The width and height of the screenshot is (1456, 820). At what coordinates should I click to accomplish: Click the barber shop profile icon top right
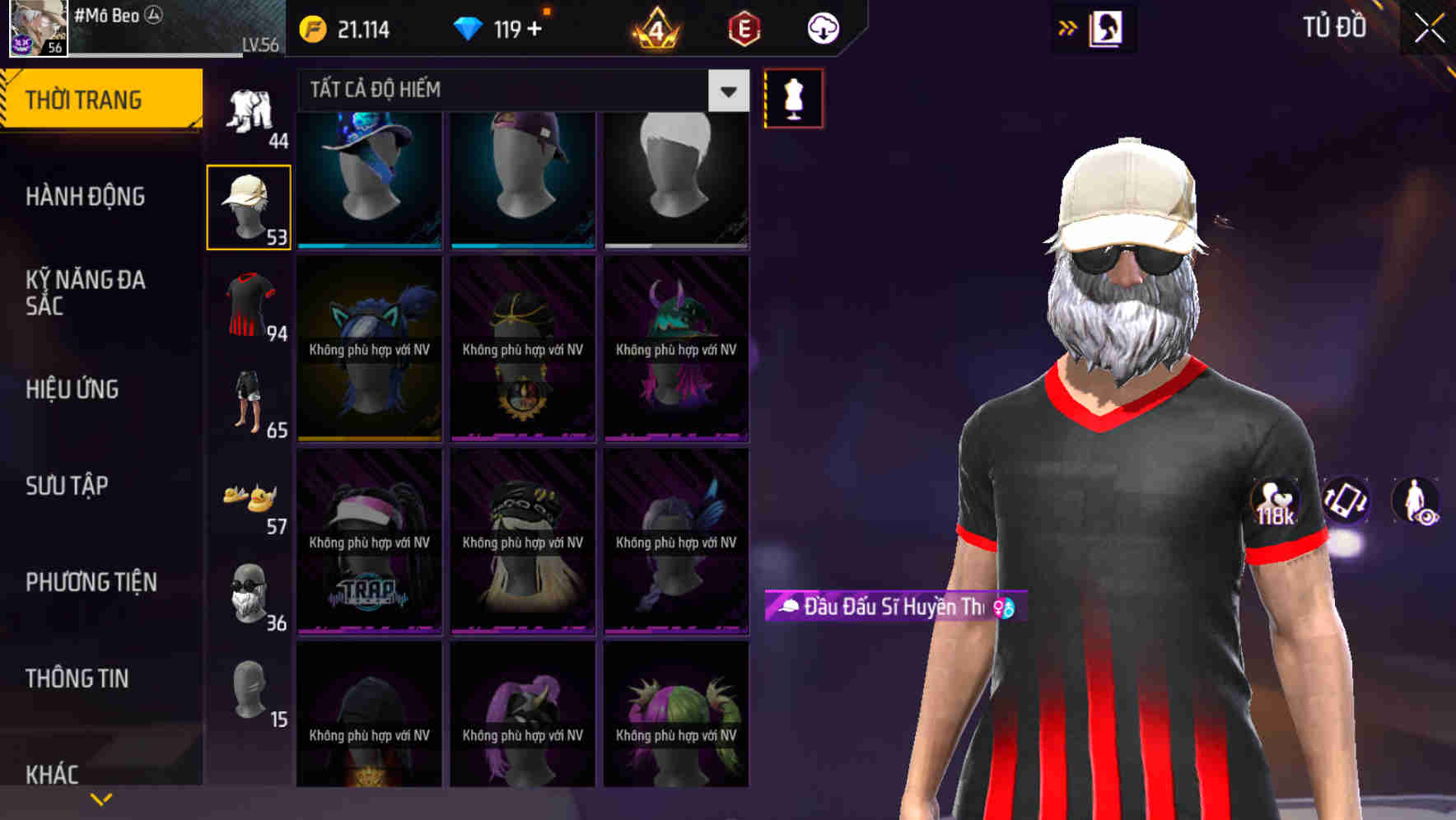click(1107, 27)
